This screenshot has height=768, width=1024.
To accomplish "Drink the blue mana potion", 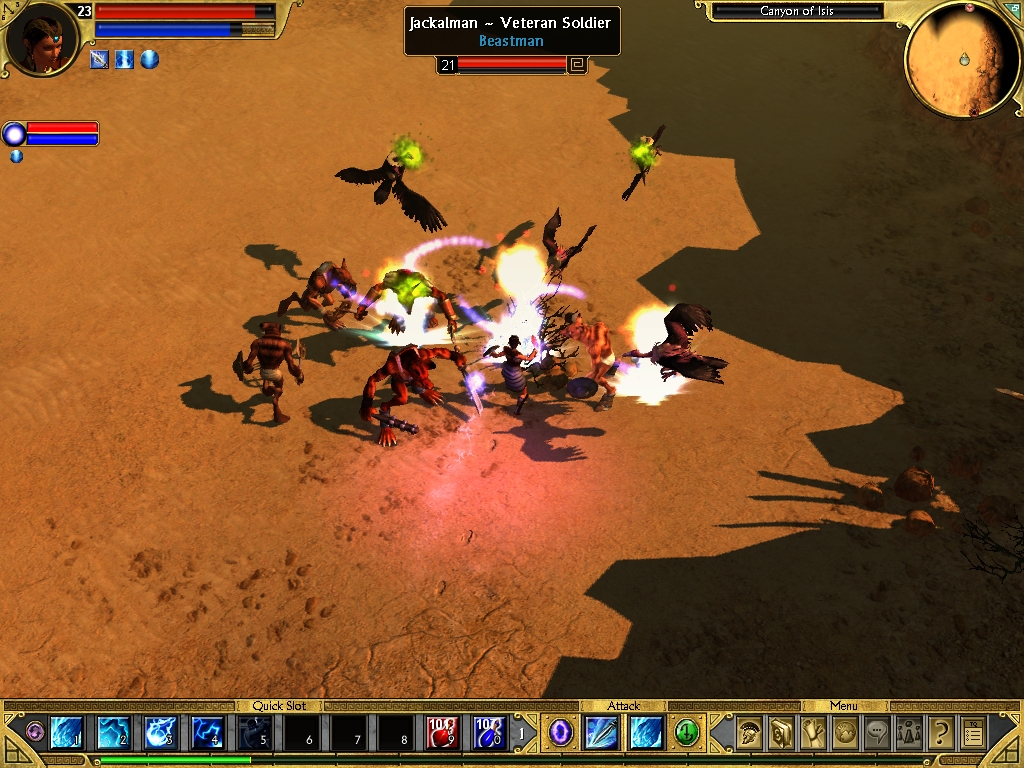I will (x=489, y=733).
